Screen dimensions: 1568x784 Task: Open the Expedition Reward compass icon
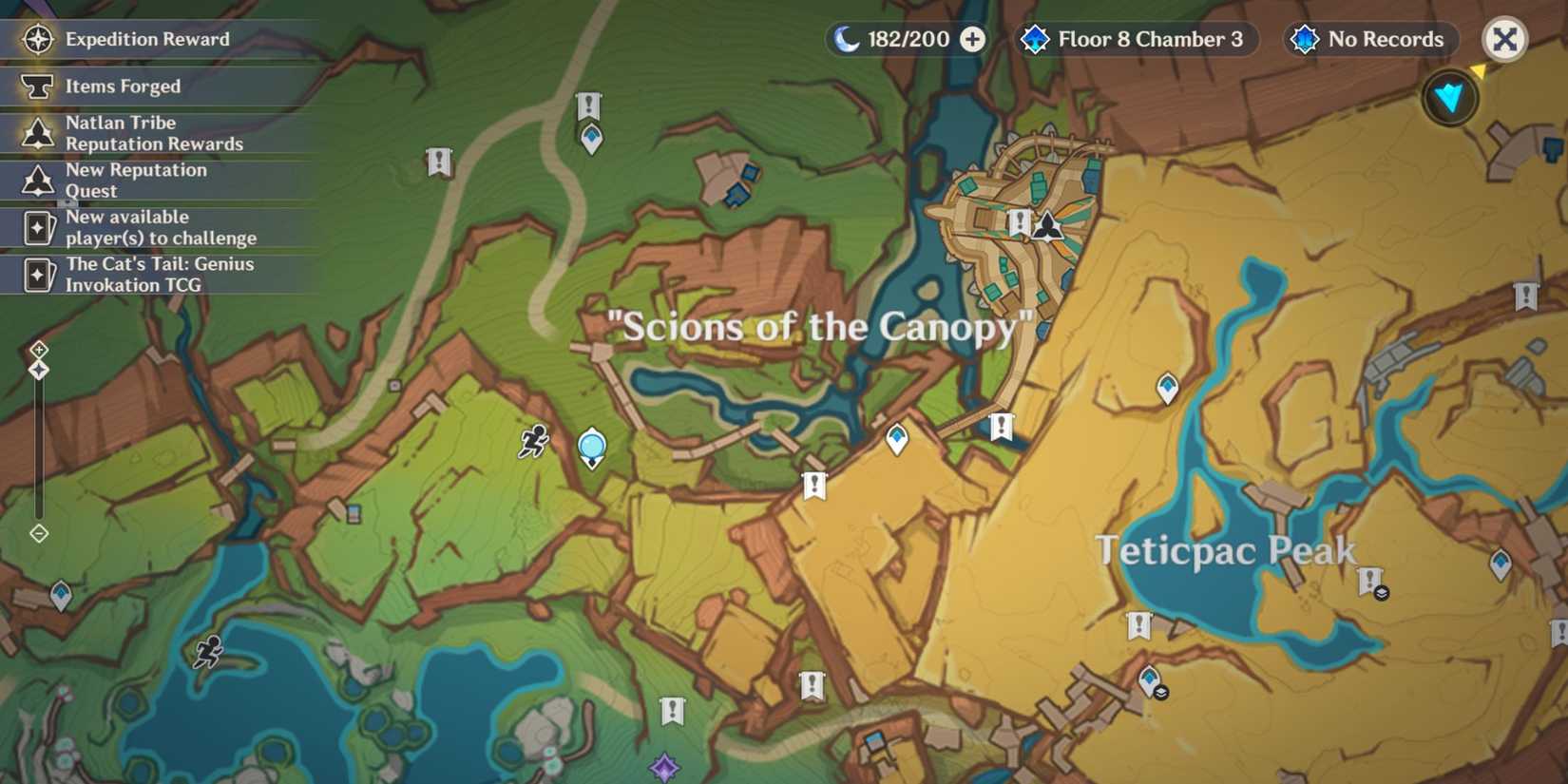tap(36, 40)
